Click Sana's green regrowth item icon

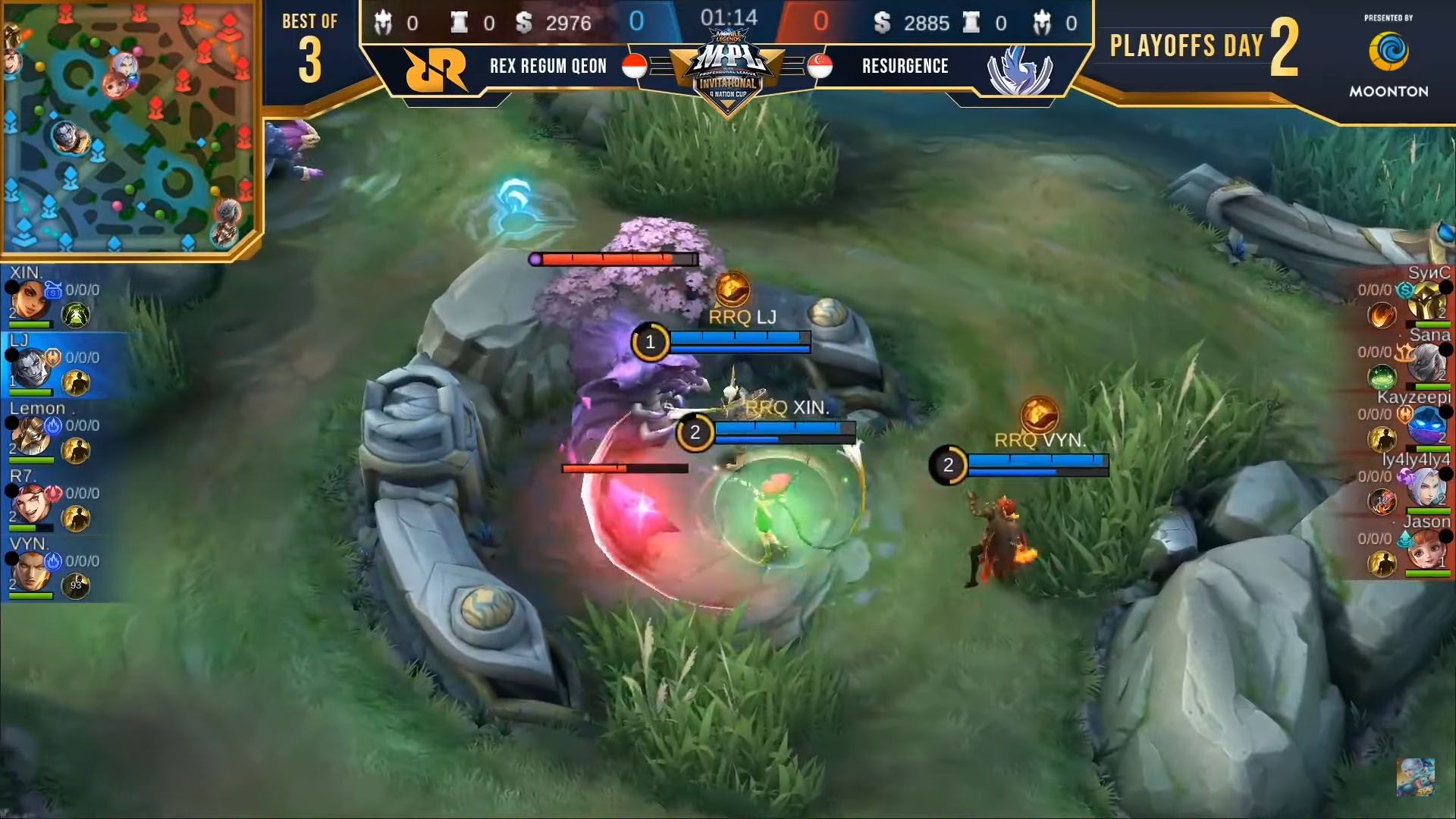coord(1381,375)
